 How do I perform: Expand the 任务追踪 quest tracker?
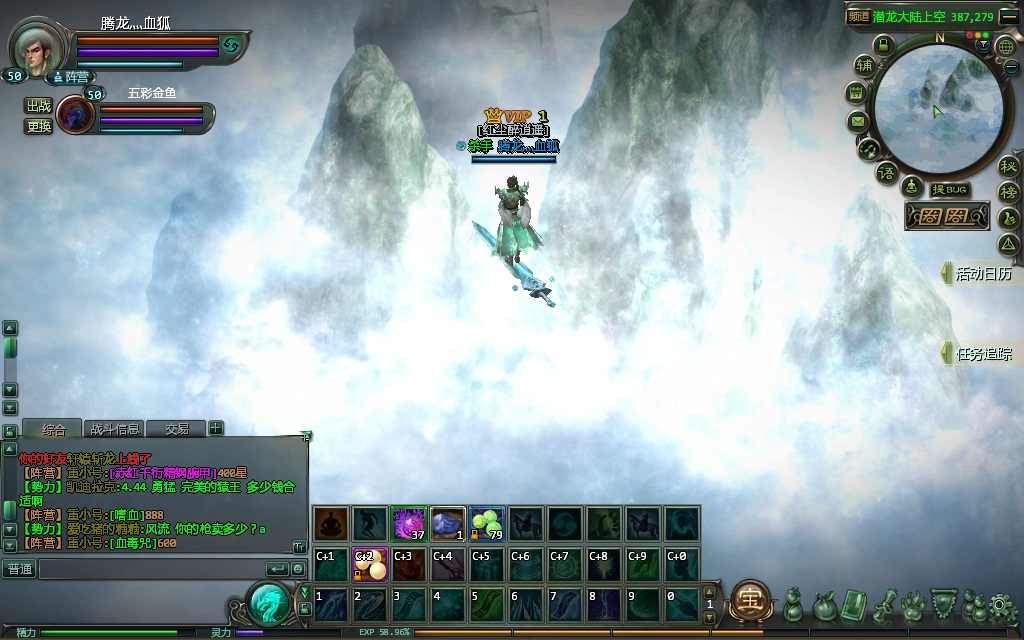[x=981, y=353]
